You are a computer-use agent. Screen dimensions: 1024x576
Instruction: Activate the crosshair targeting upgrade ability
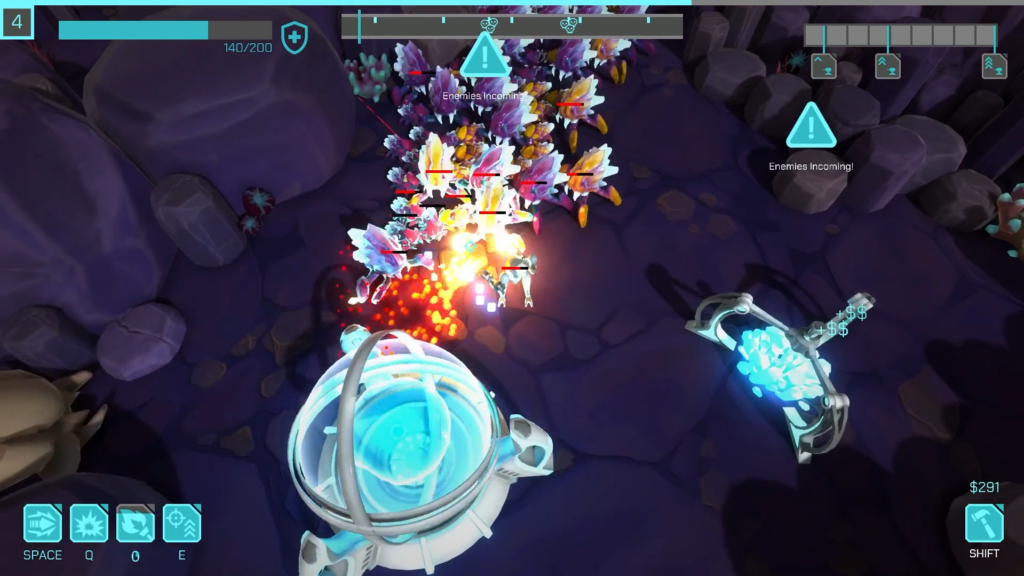point(182,523)
